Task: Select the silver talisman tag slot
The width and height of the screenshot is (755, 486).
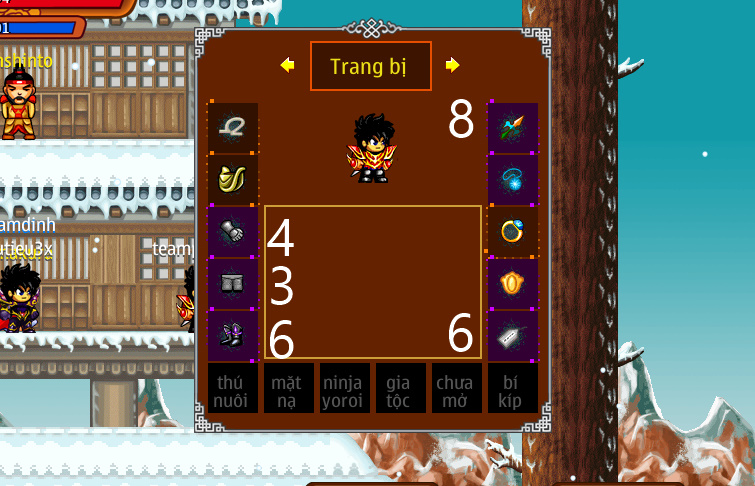Action: tap(513, 336)
